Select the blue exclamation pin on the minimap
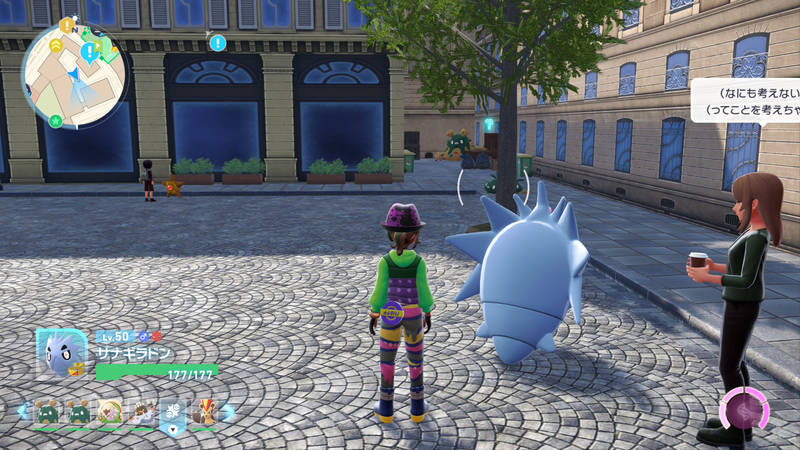Screen dimensions: 800x450 (x=90, y=50)
